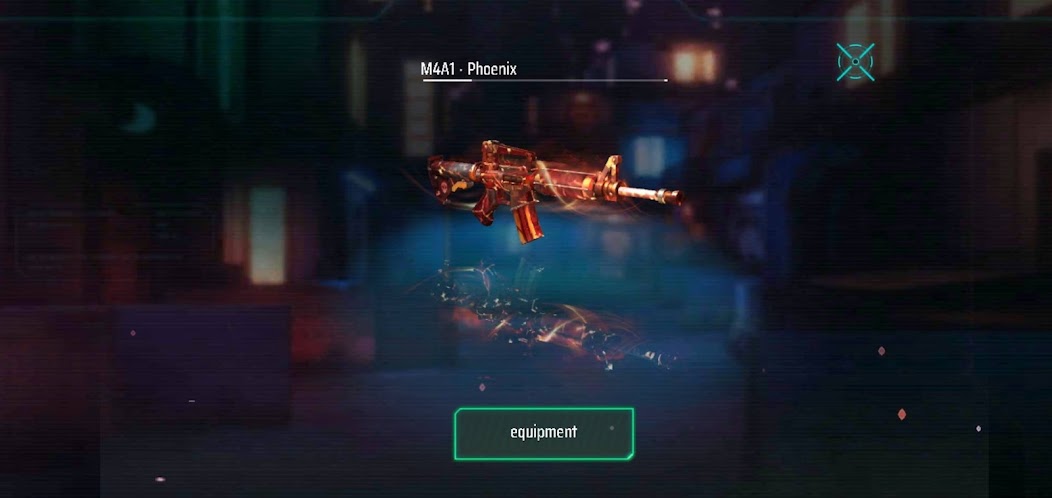The height and width of the screenshot is (498, 1052).
Task: Click the green equipment button
Action: coord(543,433)
